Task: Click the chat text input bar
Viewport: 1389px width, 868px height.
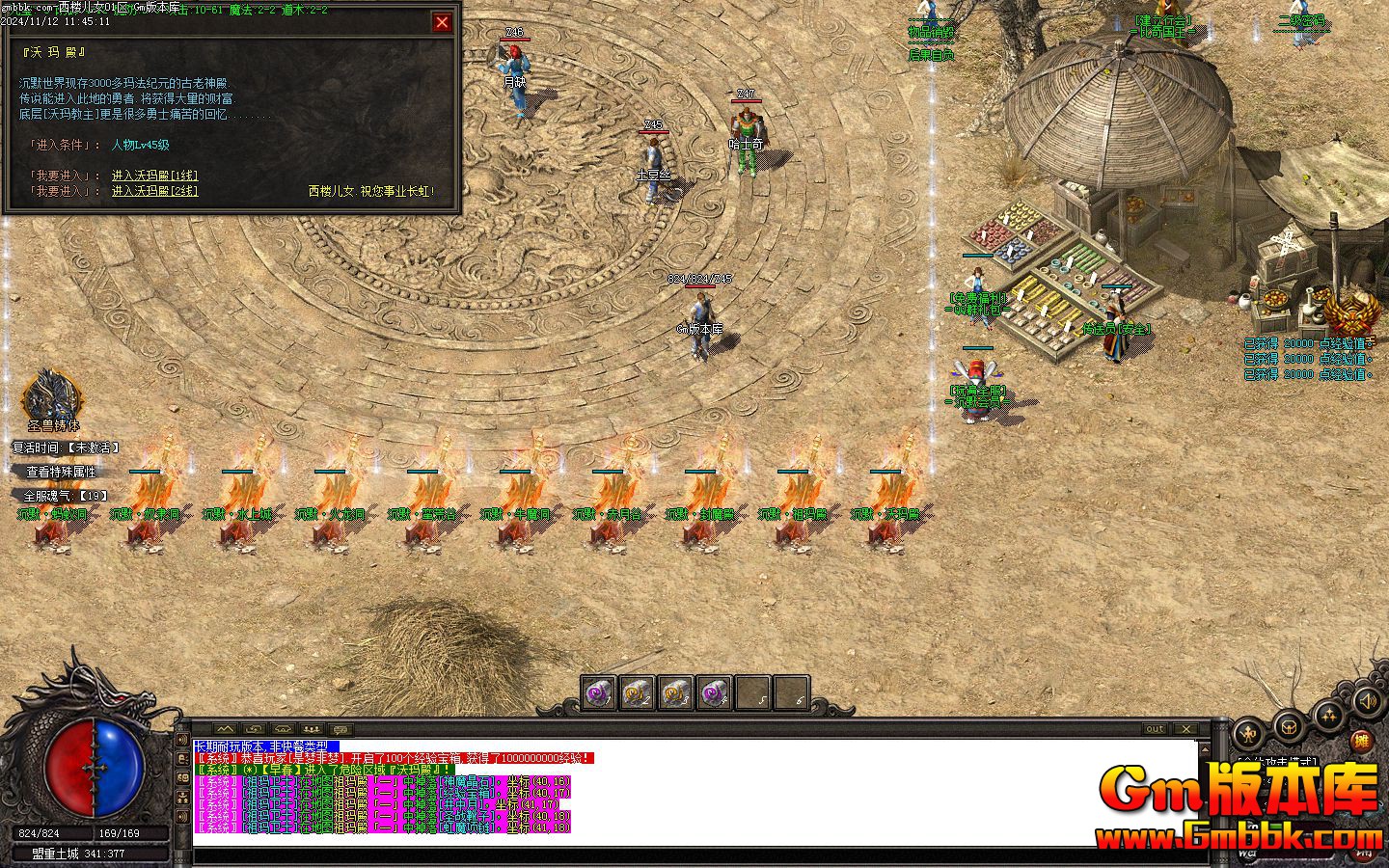Action: tap(694, 854)
